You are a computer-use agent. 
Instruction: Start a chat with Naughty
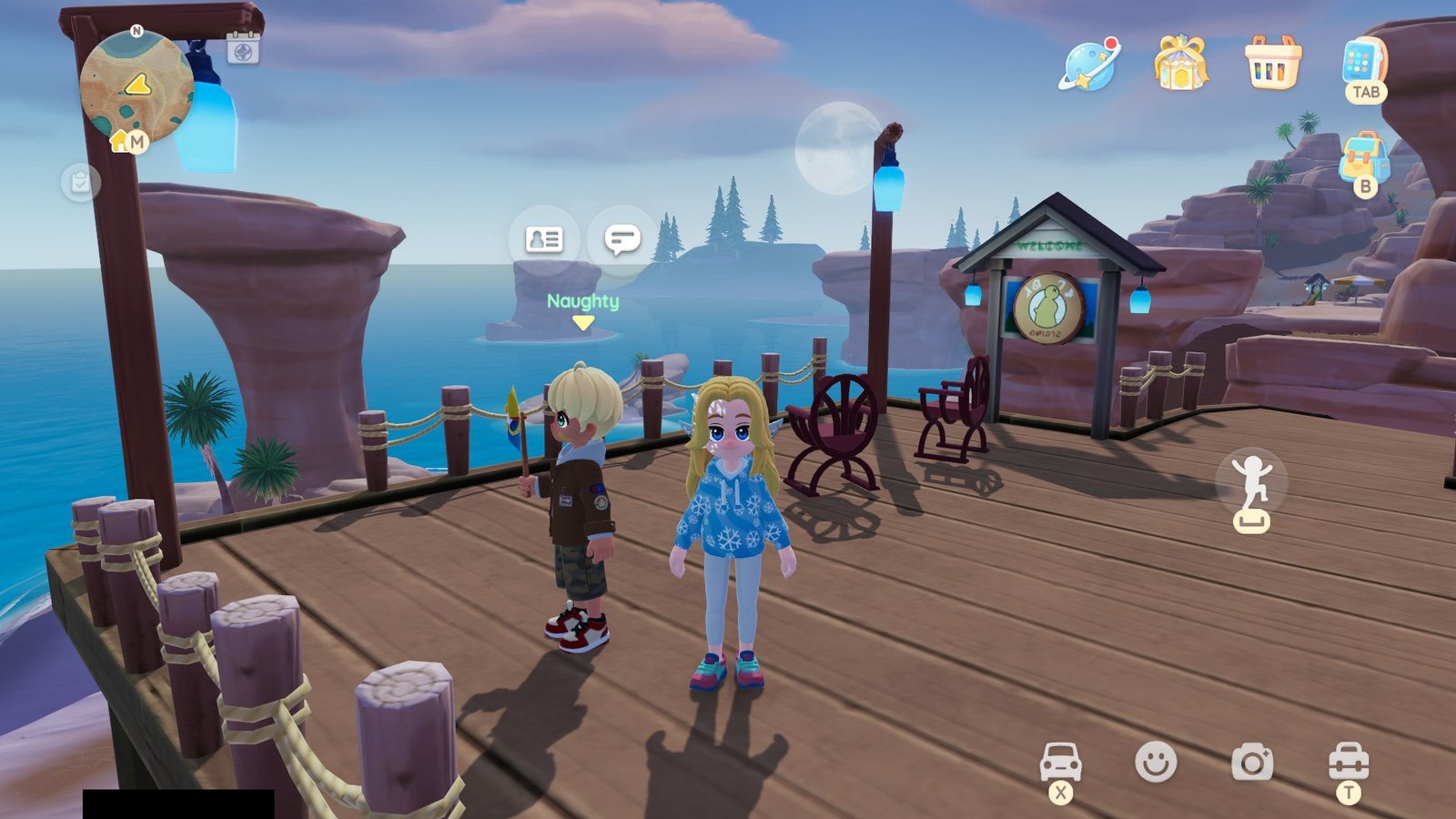(x=622, y=239)
